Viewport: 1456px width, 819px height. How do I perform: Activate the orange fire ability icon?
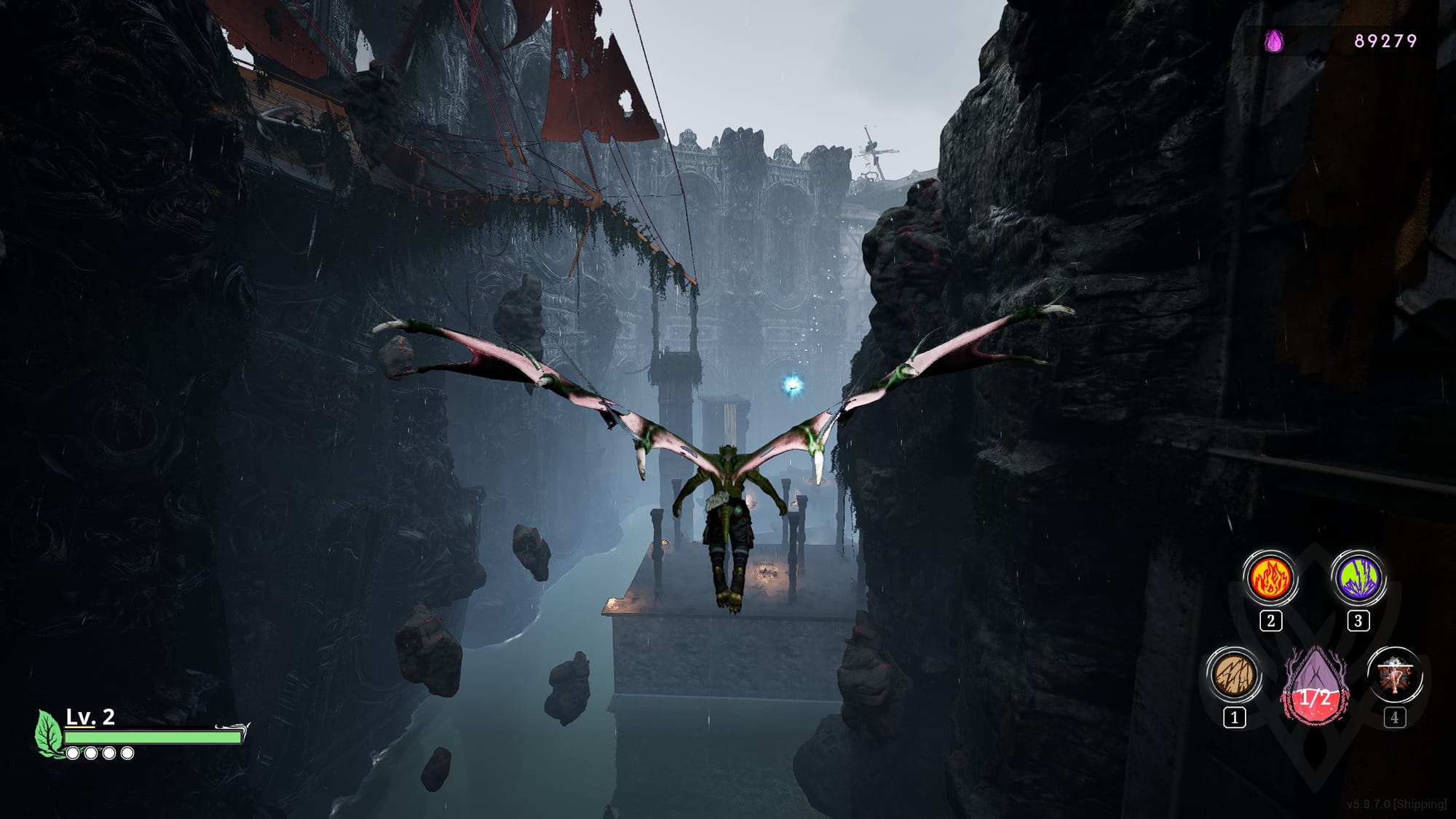(1270, 579)
